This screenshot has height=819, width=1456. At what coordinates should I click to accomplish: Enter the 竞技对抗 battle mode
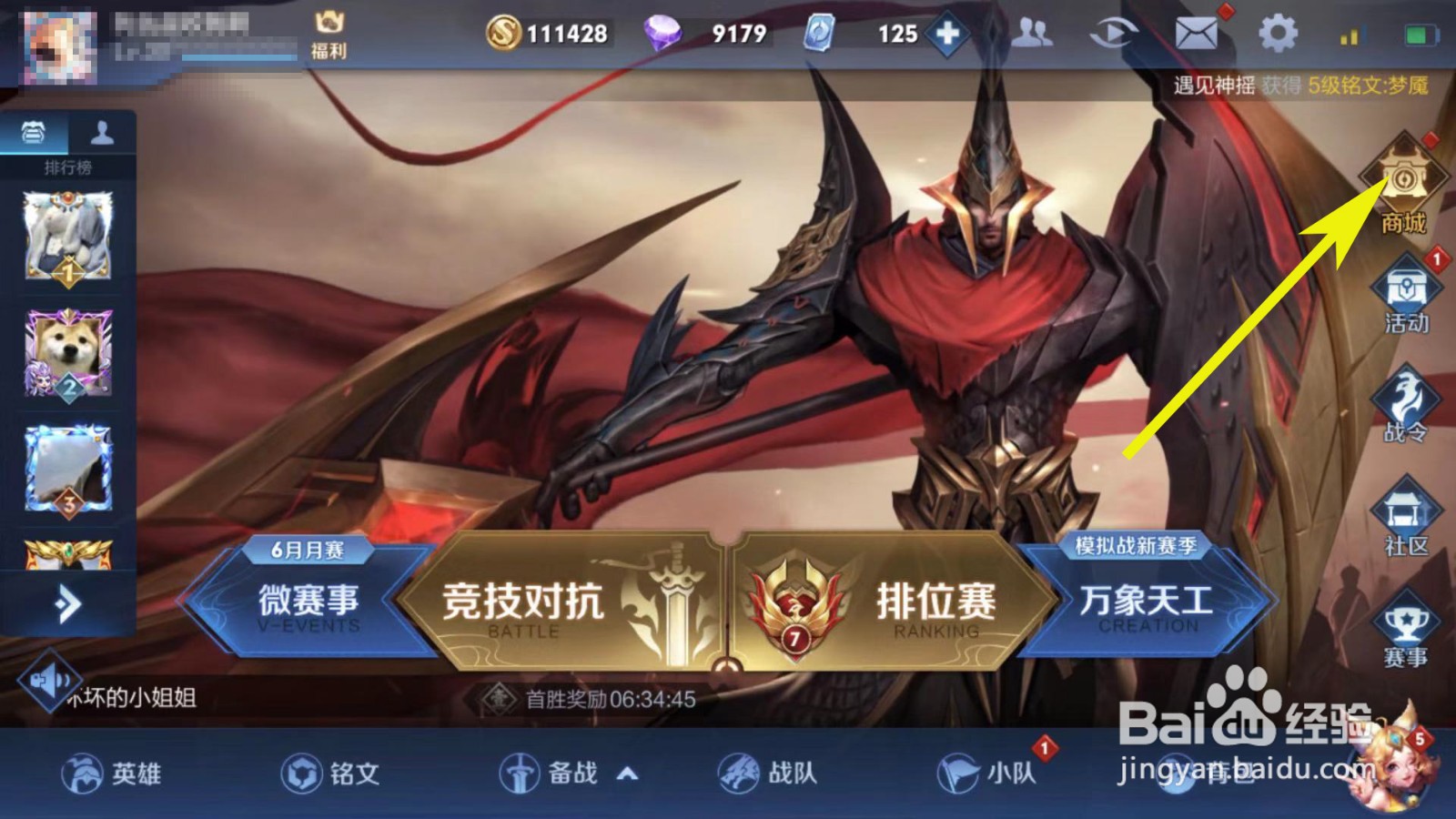[x=523, y=602]
